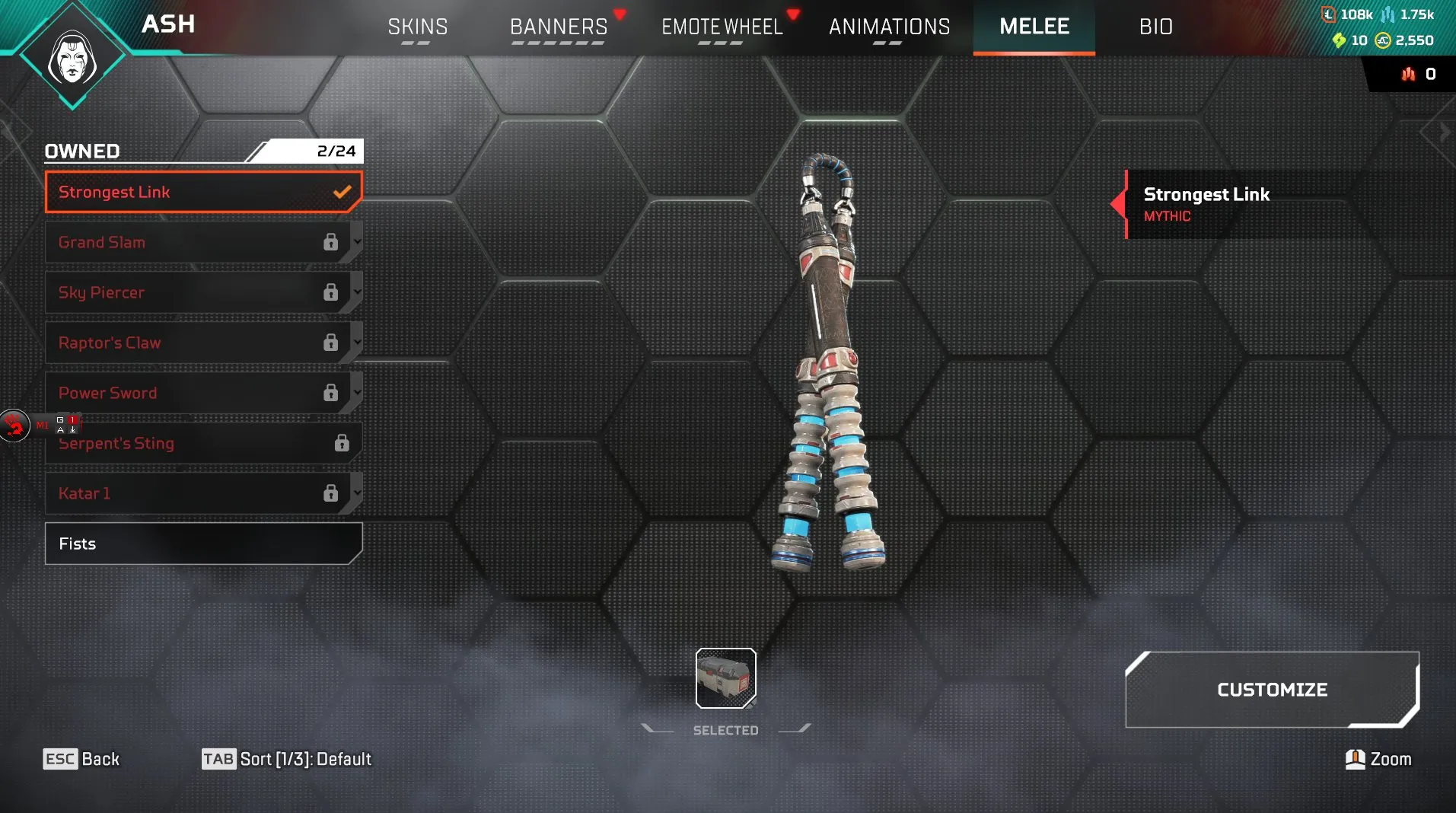This screenshot has height=813, width=1456.
Task: Open Ash's Bio tab
Action: point(1155,27)
